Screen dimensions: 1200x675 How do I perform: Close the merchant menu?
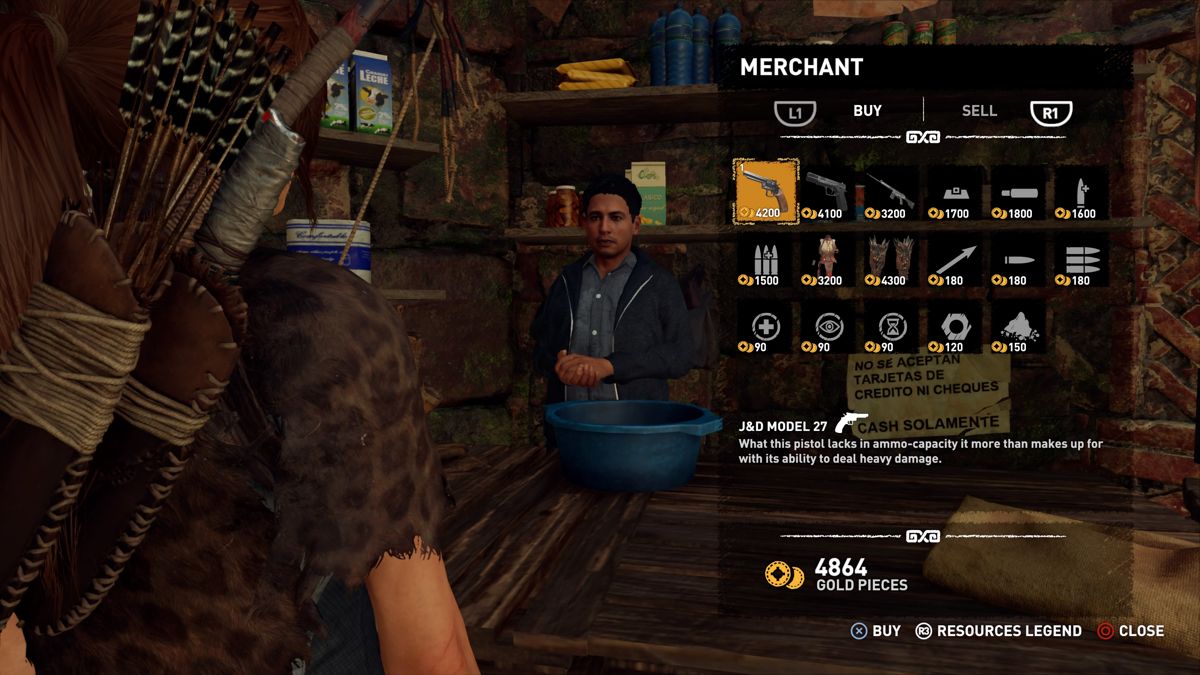coord(1130,631)
